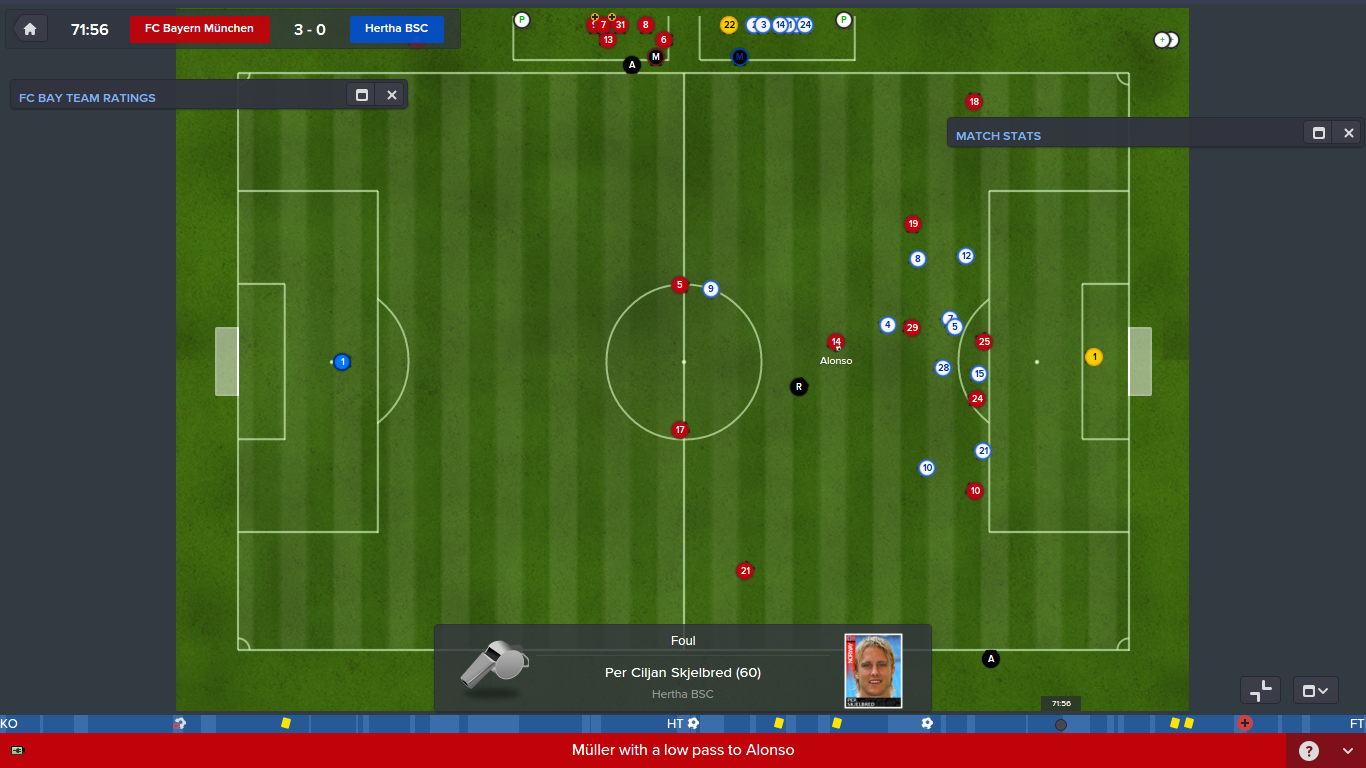Click the small icon left of the commentary bar
The width and height of the screenshot is (1366, 768).
(17, 750)
